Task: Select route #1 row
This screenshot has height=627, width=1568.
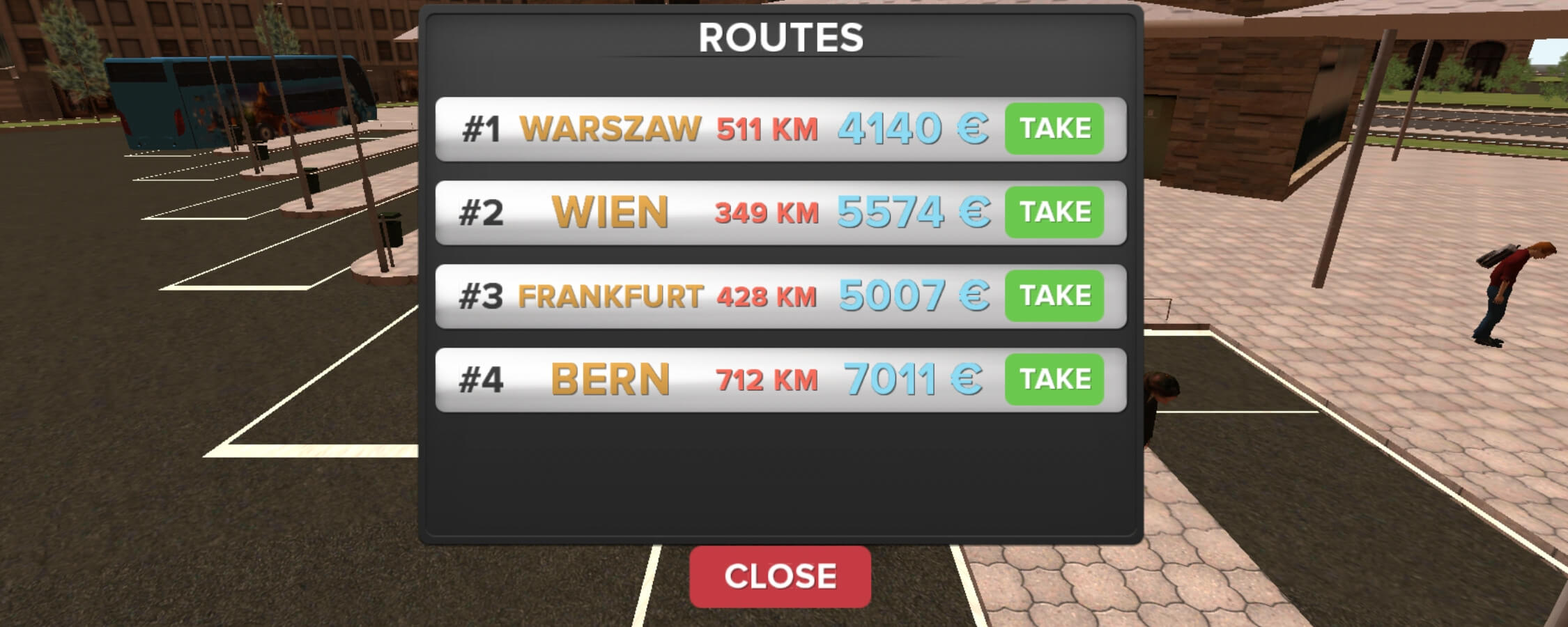Action: pyautogui.click(x=697, y=127)
